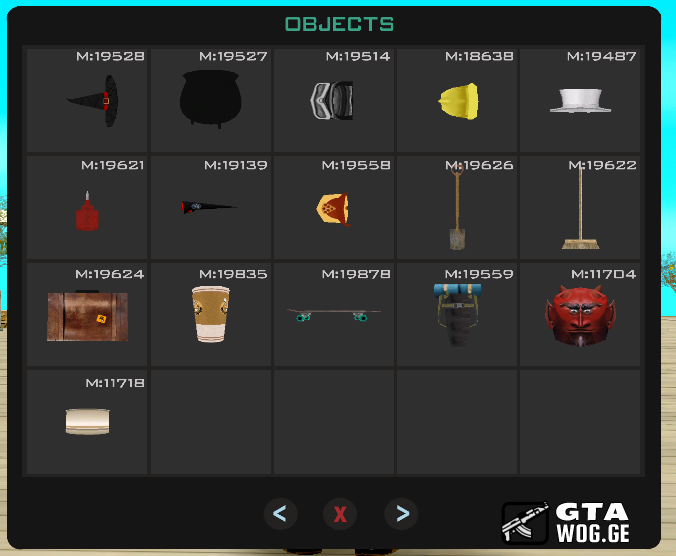Select the yellow hard hat object
This screenshot has width=676, height=556.
[457, 101]
